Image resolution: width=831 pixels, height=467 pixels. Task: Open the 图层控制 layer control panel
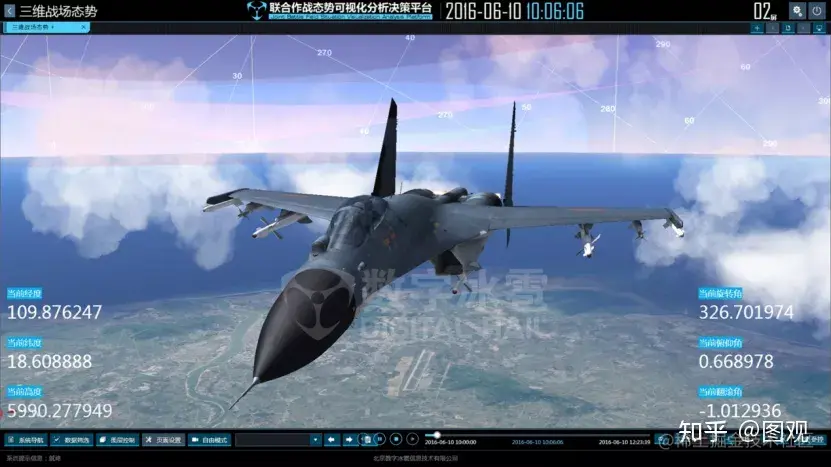(x=117, y=439)
